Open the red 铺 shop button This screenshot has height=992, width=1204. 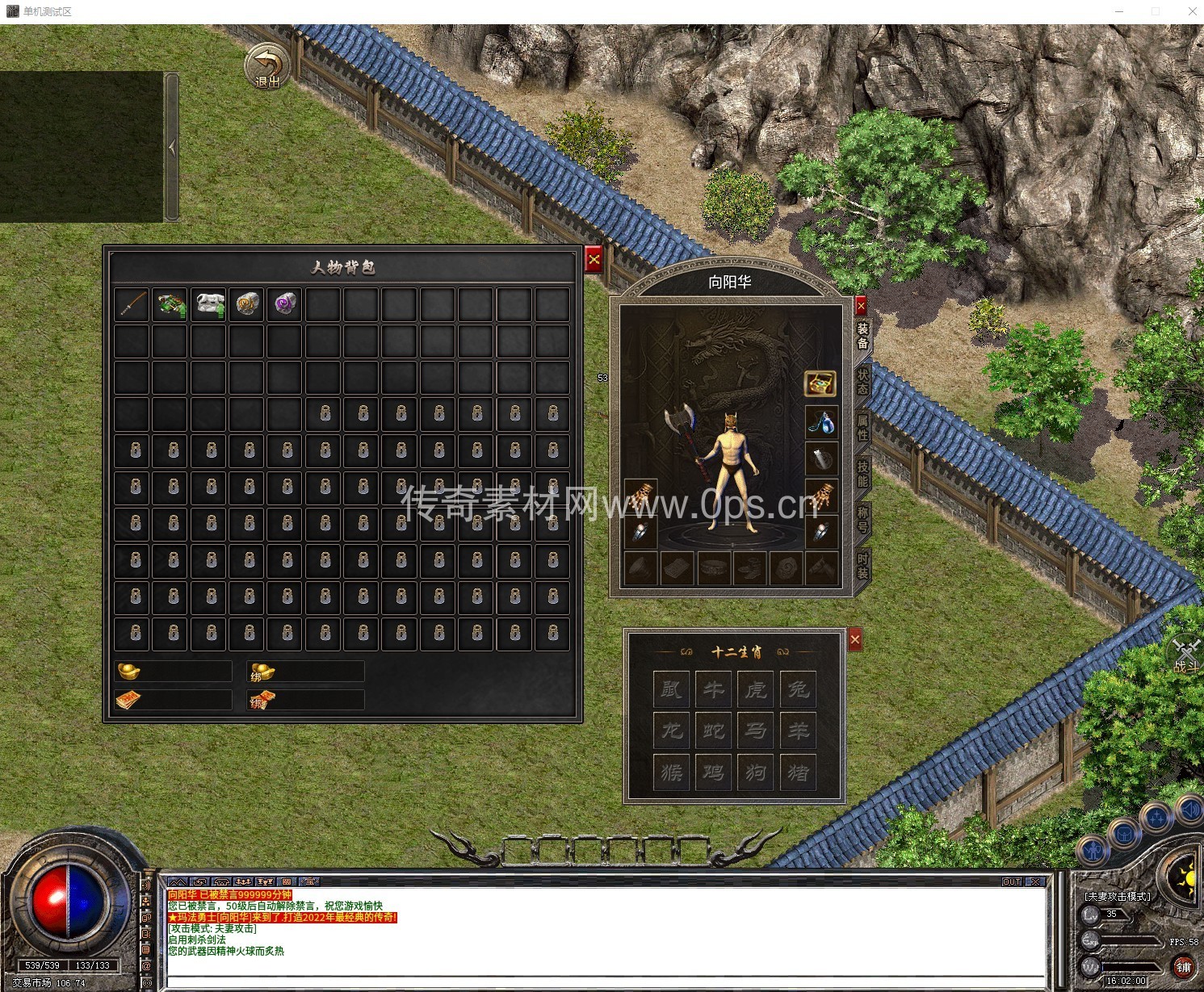[x=1183, y=966]
